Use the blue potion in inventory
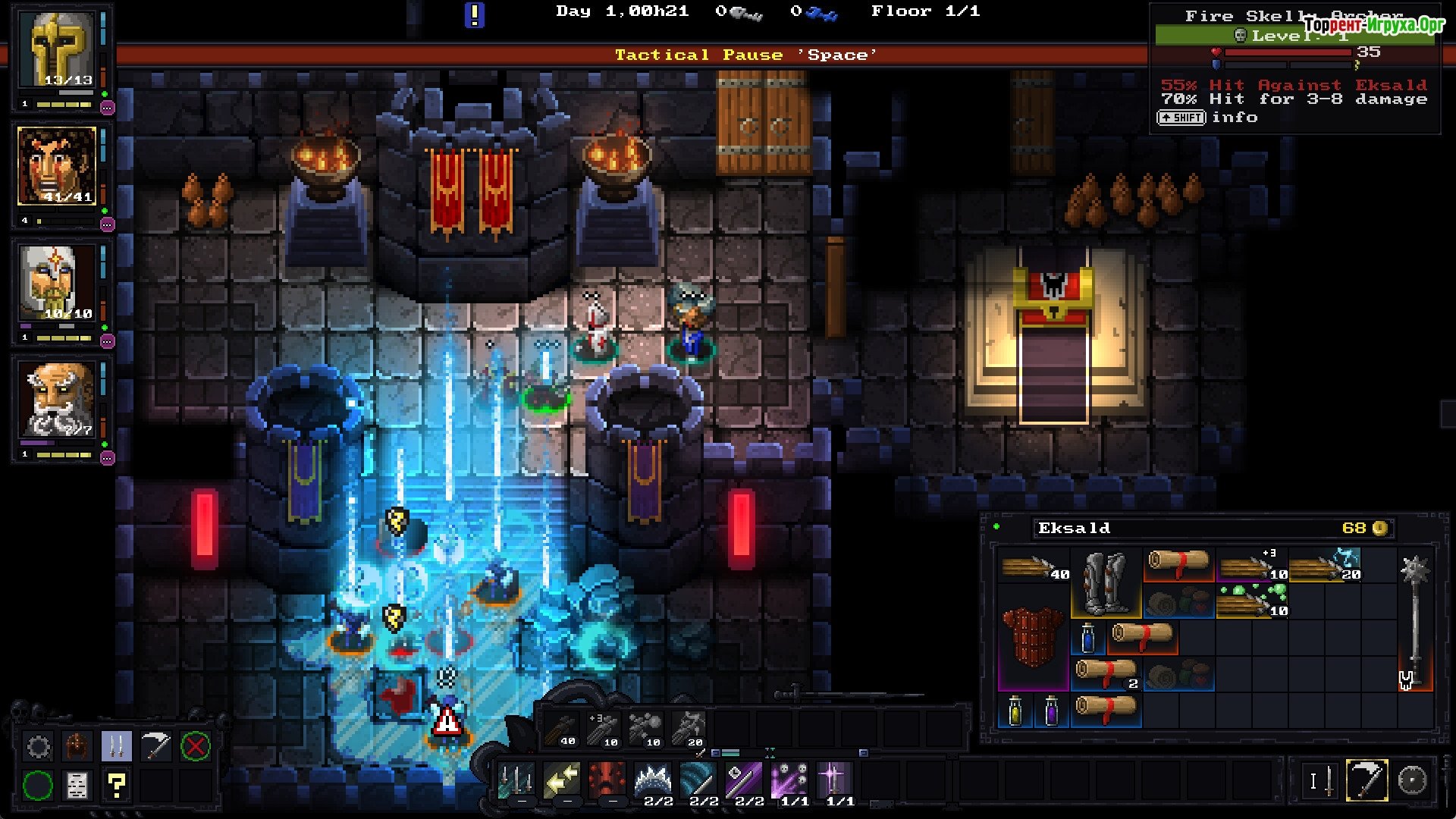1456x819 pixels. point(1088,639)
